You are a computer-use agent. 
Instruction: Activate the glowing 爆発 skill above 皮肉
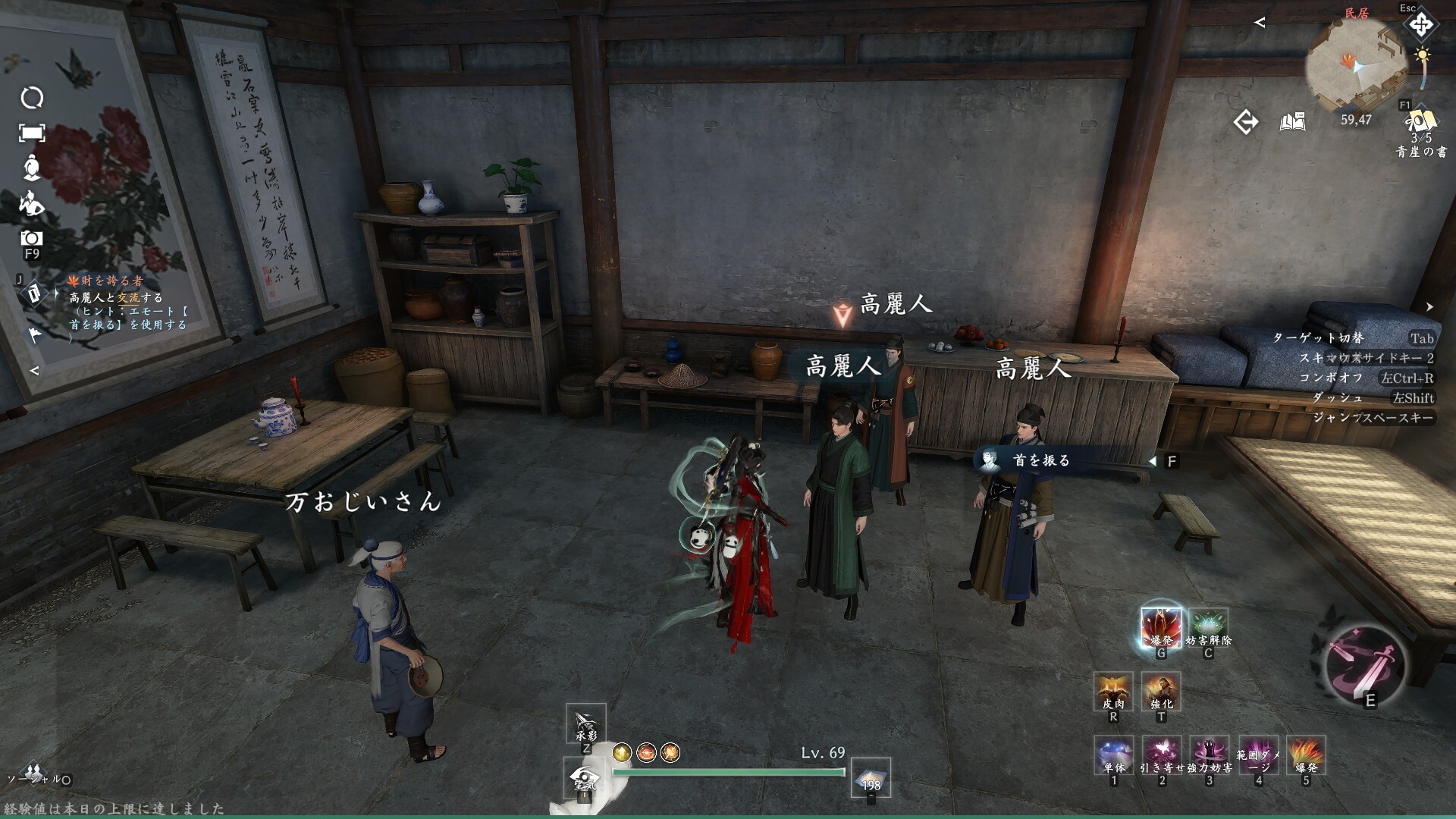pos(1161,627)
